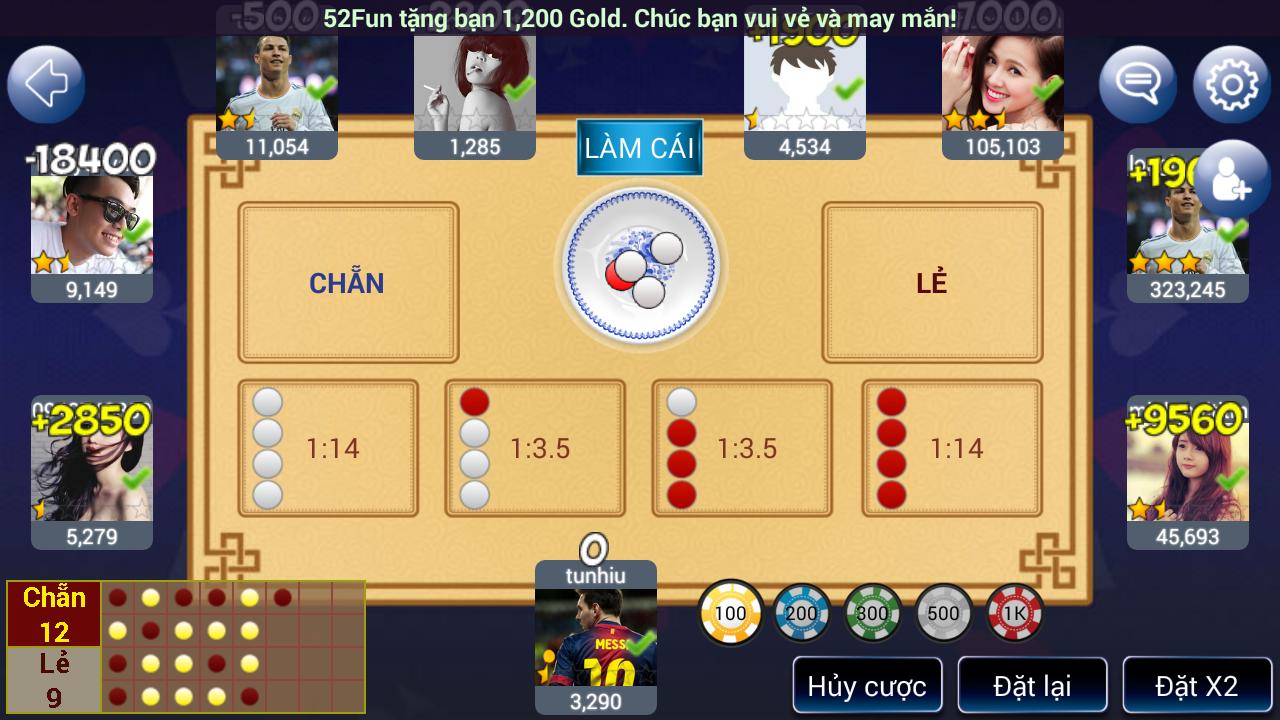Place a bet on LẺ
Image resolution: width=1280 pixels, height=720 pixels.
(930, 282)
